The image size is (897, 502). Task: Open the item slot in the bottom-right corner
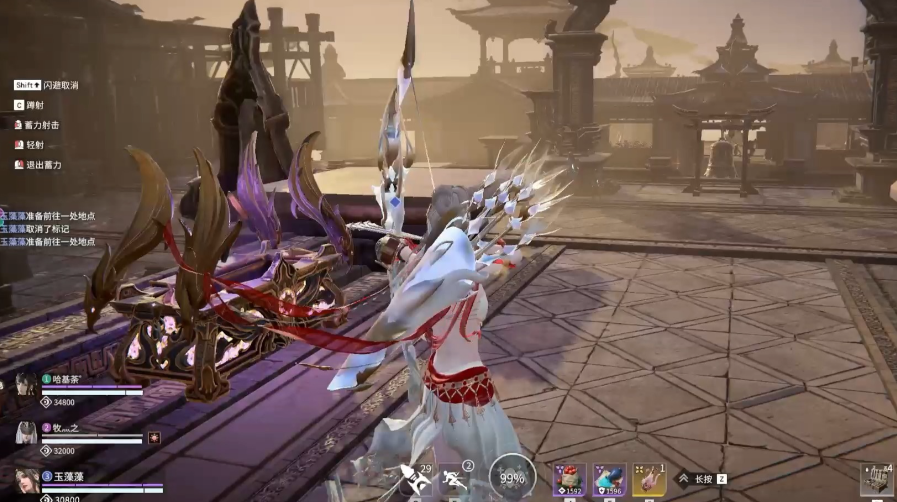click(877, 480)
